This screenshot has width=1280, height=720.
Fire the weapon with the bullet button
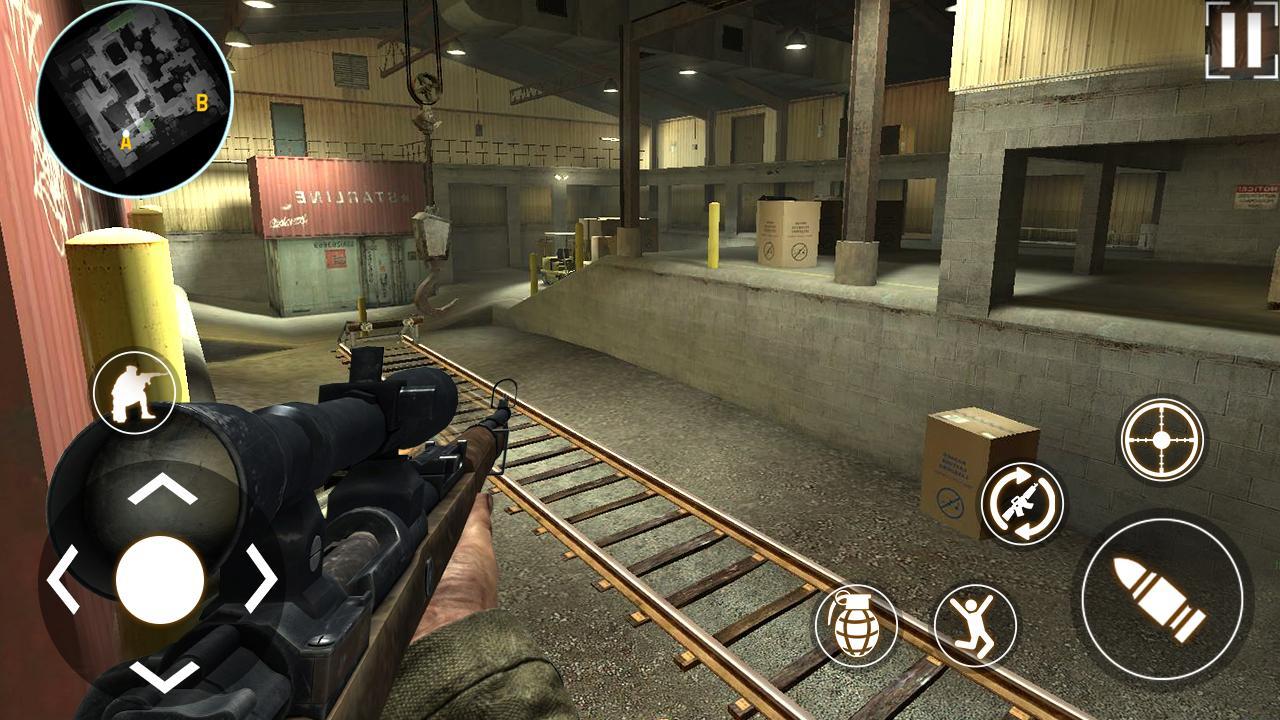pos(1162,600)
